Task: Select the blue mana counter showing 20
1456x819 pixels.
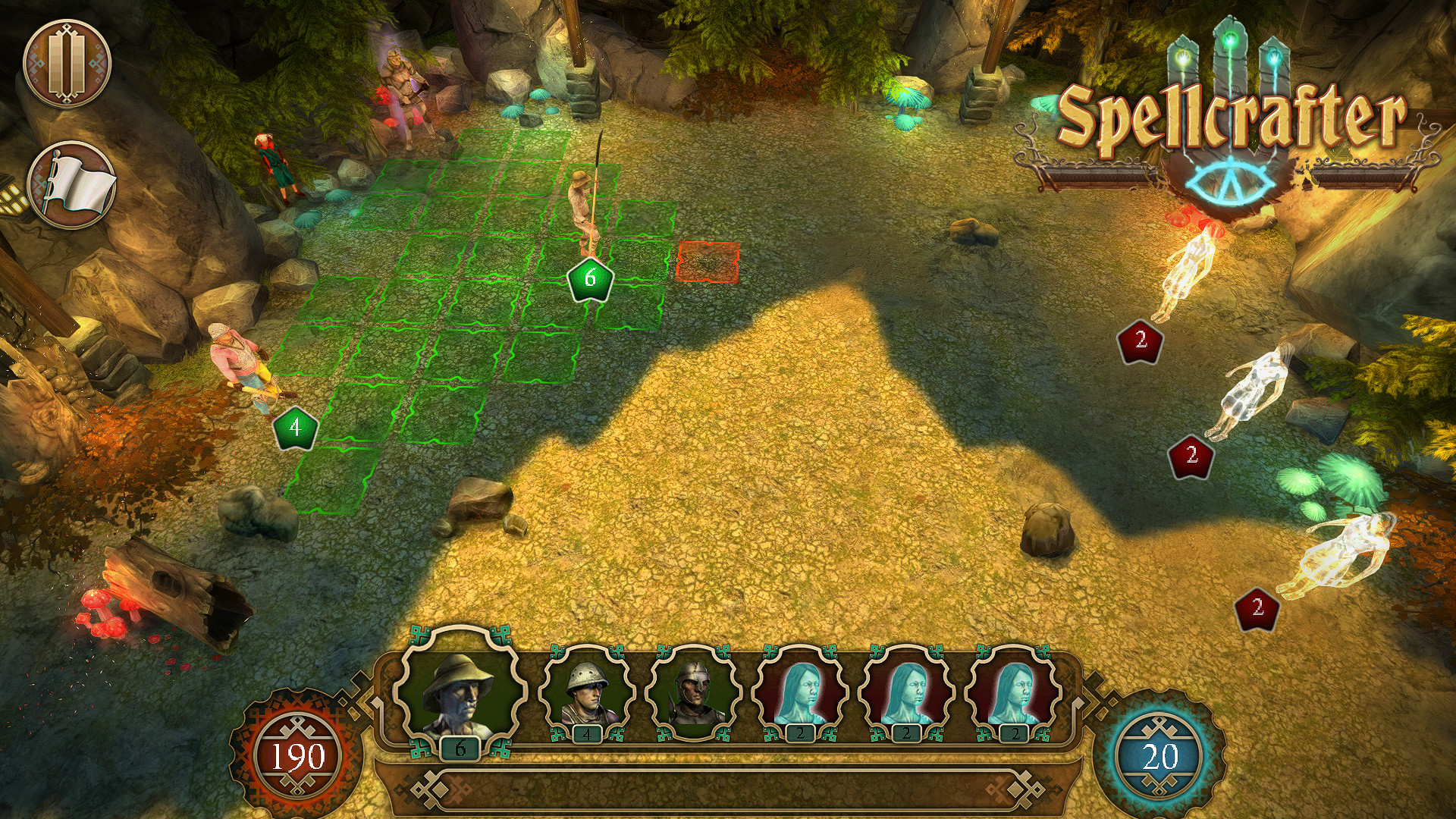Action: [x=1160, y=755]
